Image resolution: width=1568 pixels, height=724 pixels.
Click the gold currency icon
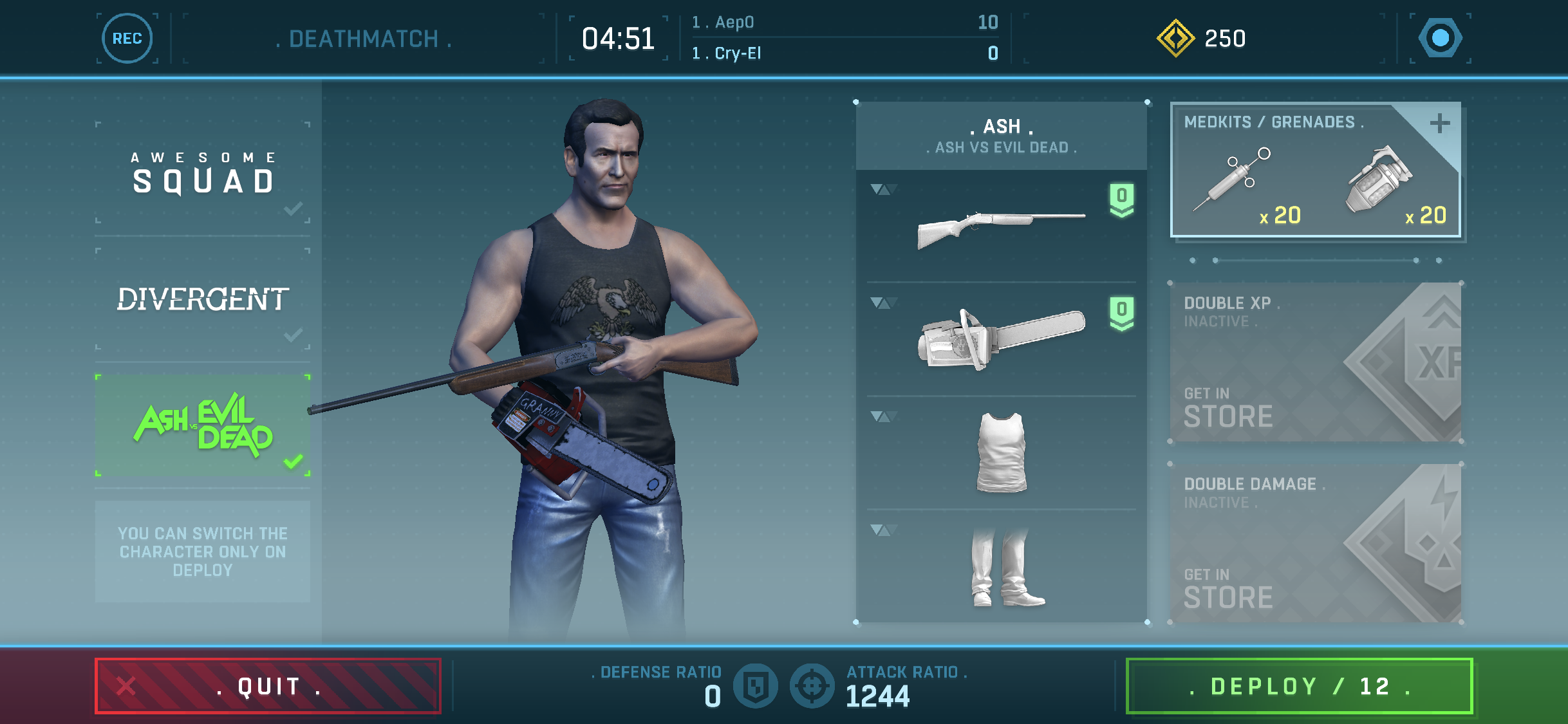(1175, 39)
